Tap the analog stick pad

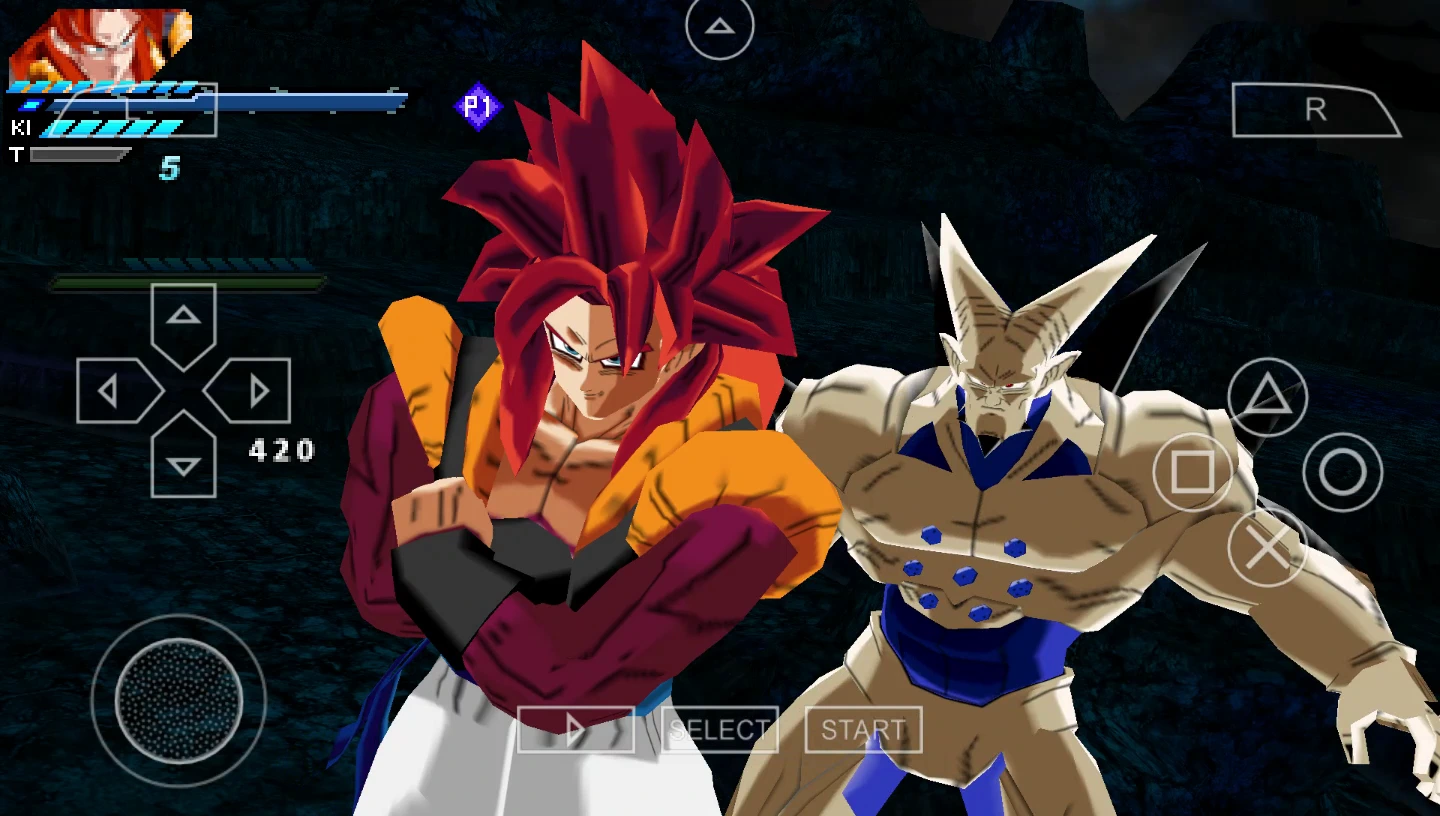point(179,700)
